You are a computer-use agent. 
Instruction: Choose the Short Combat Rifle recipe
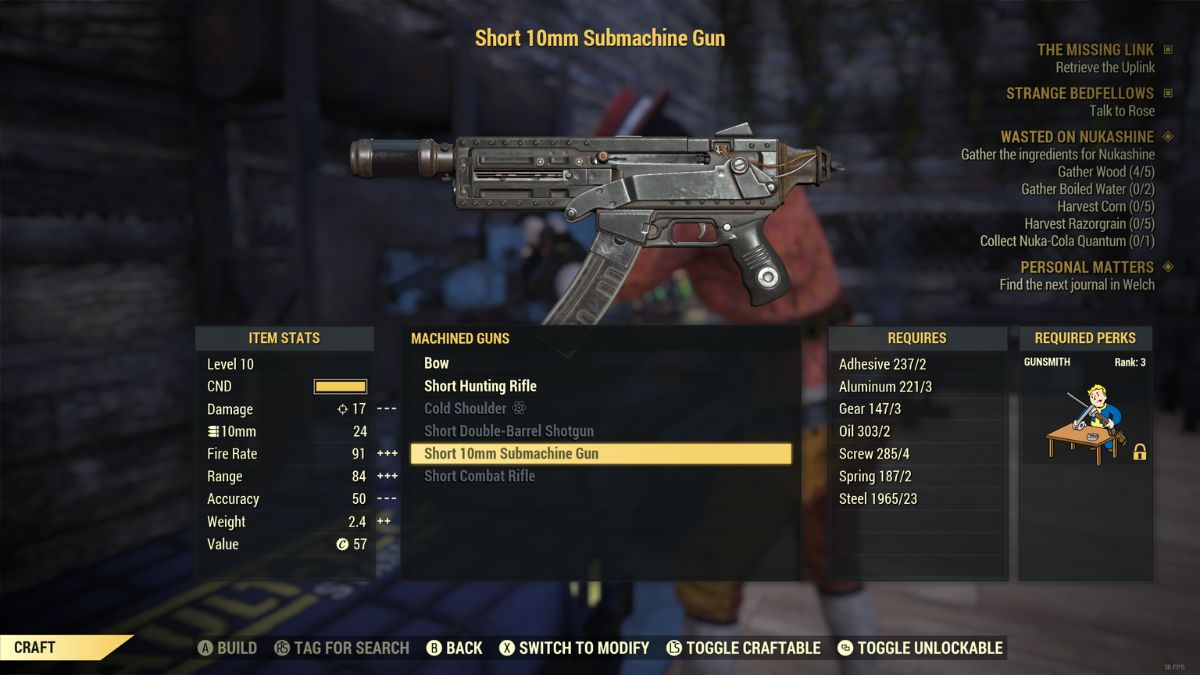tap(479, 476)
